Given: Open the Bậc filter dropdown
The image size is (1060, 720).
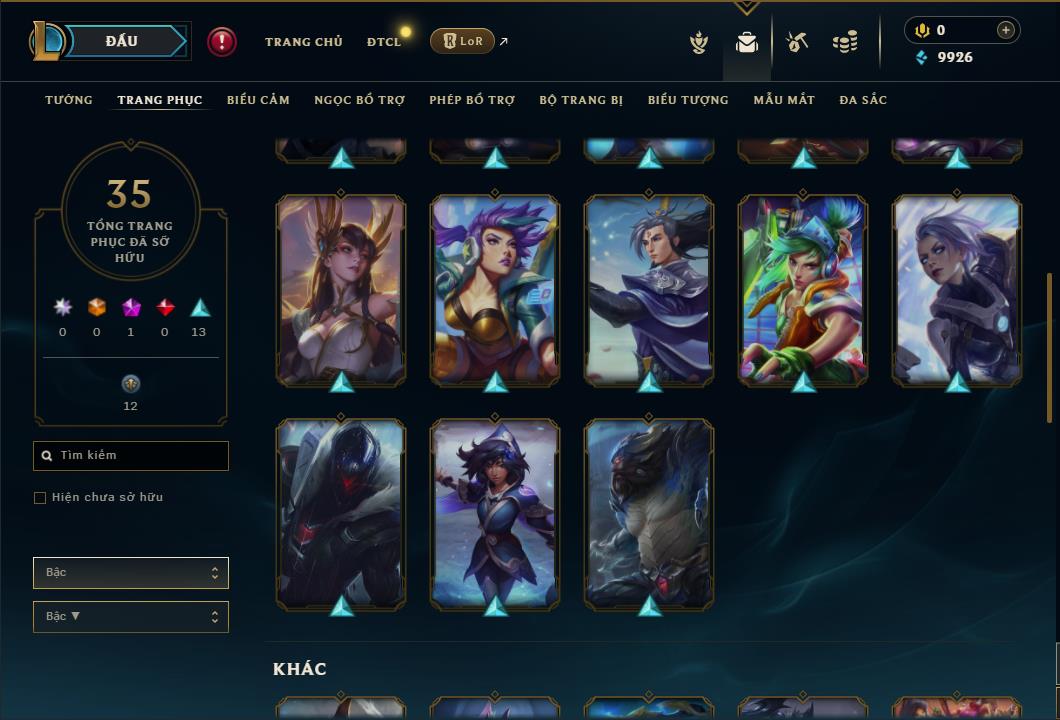Looking at the screenshot, I should click(x=130, y=573).
